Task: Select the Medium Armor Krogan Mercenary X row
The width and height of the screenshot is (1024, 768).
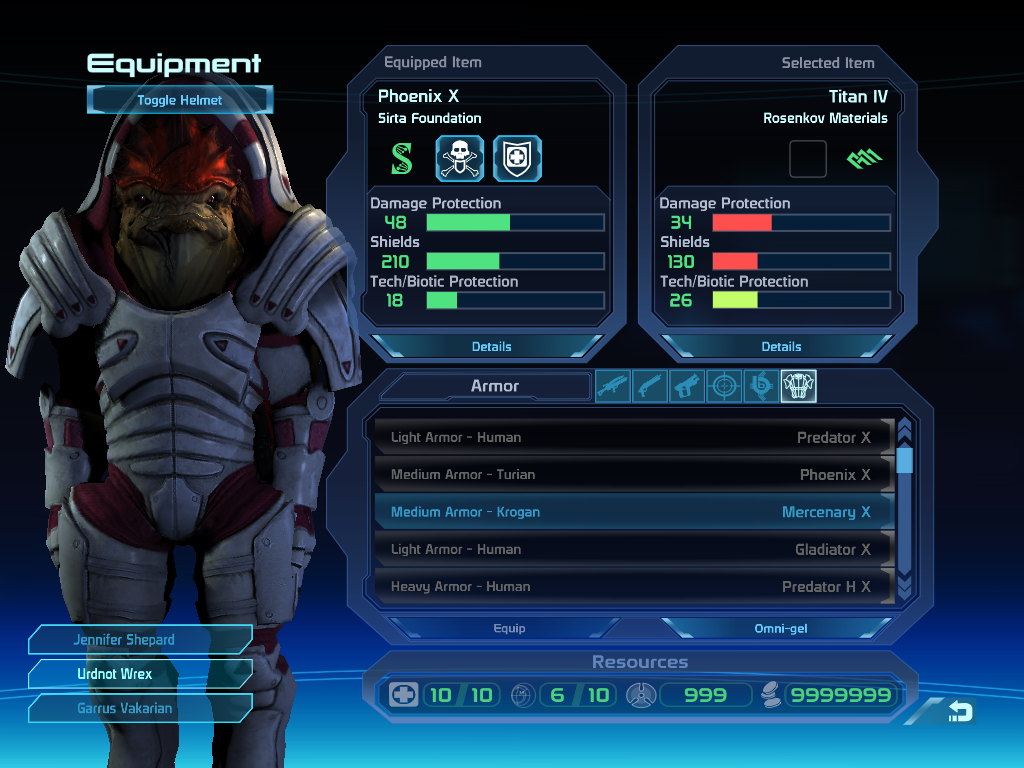Action: [x=632, y=512]
